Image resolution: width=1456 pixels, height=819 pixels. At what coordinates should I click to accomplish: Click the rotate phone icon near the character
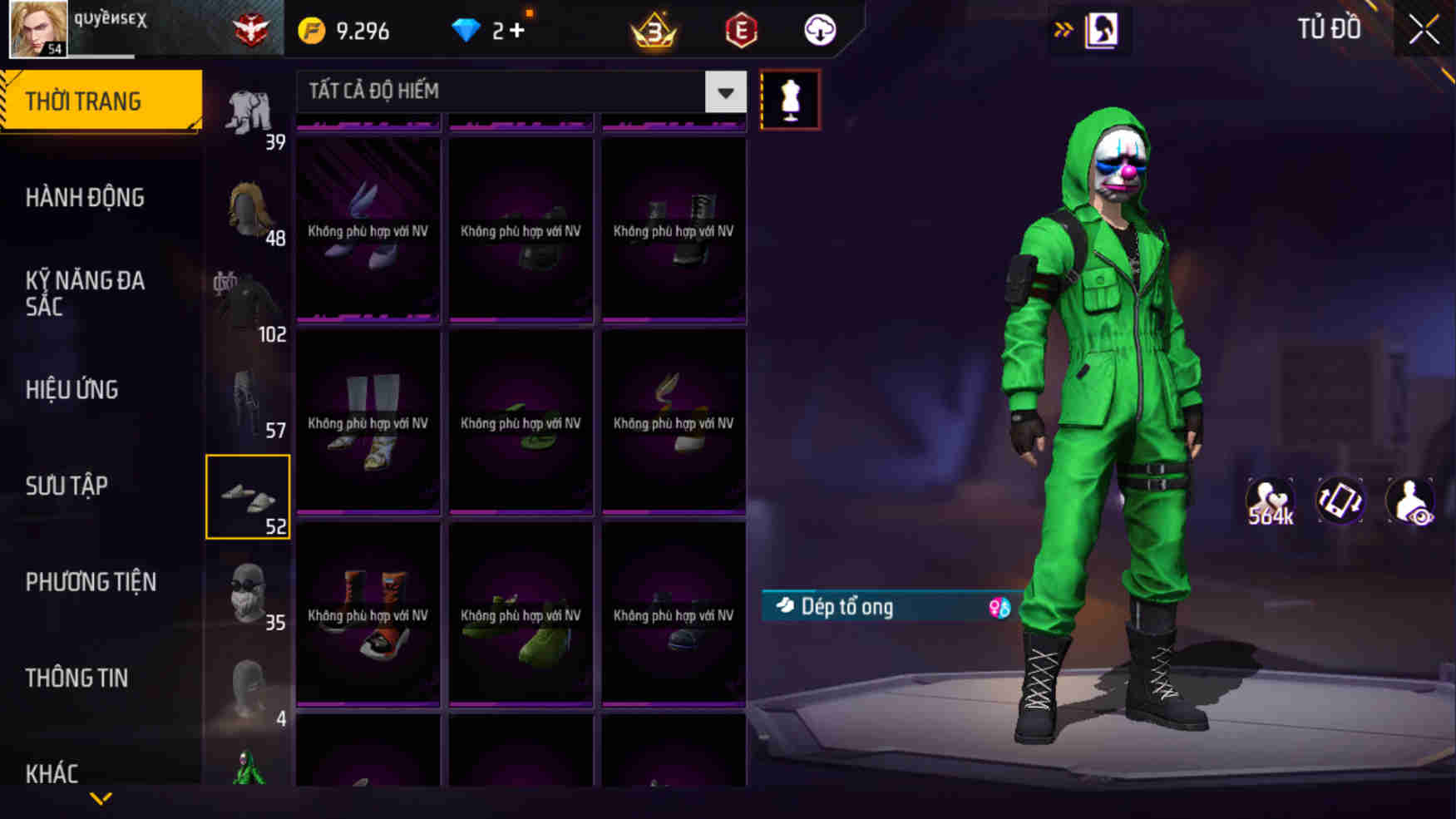tap(1340, 501)
